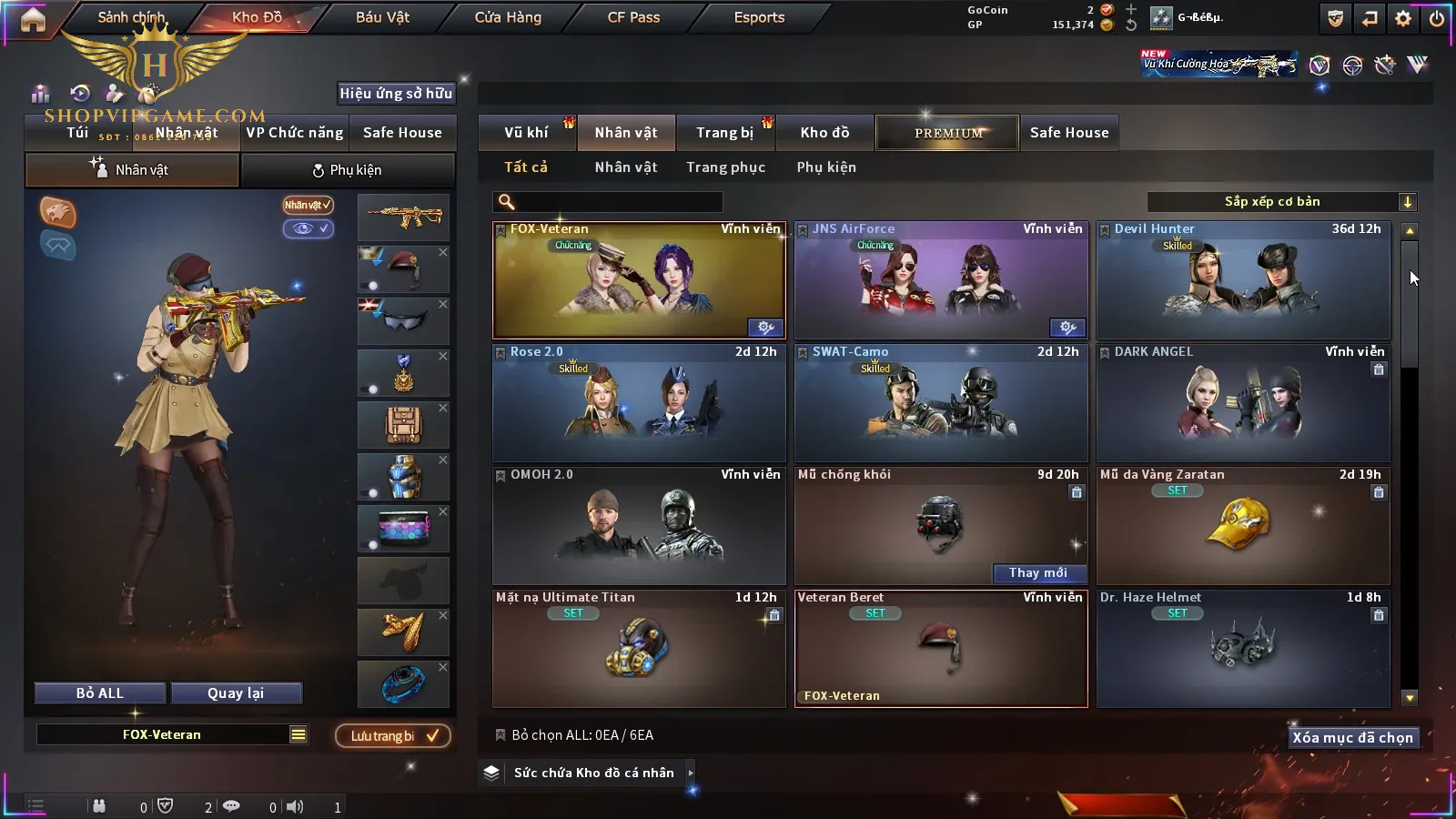Open the gear settings icon

1403,18
